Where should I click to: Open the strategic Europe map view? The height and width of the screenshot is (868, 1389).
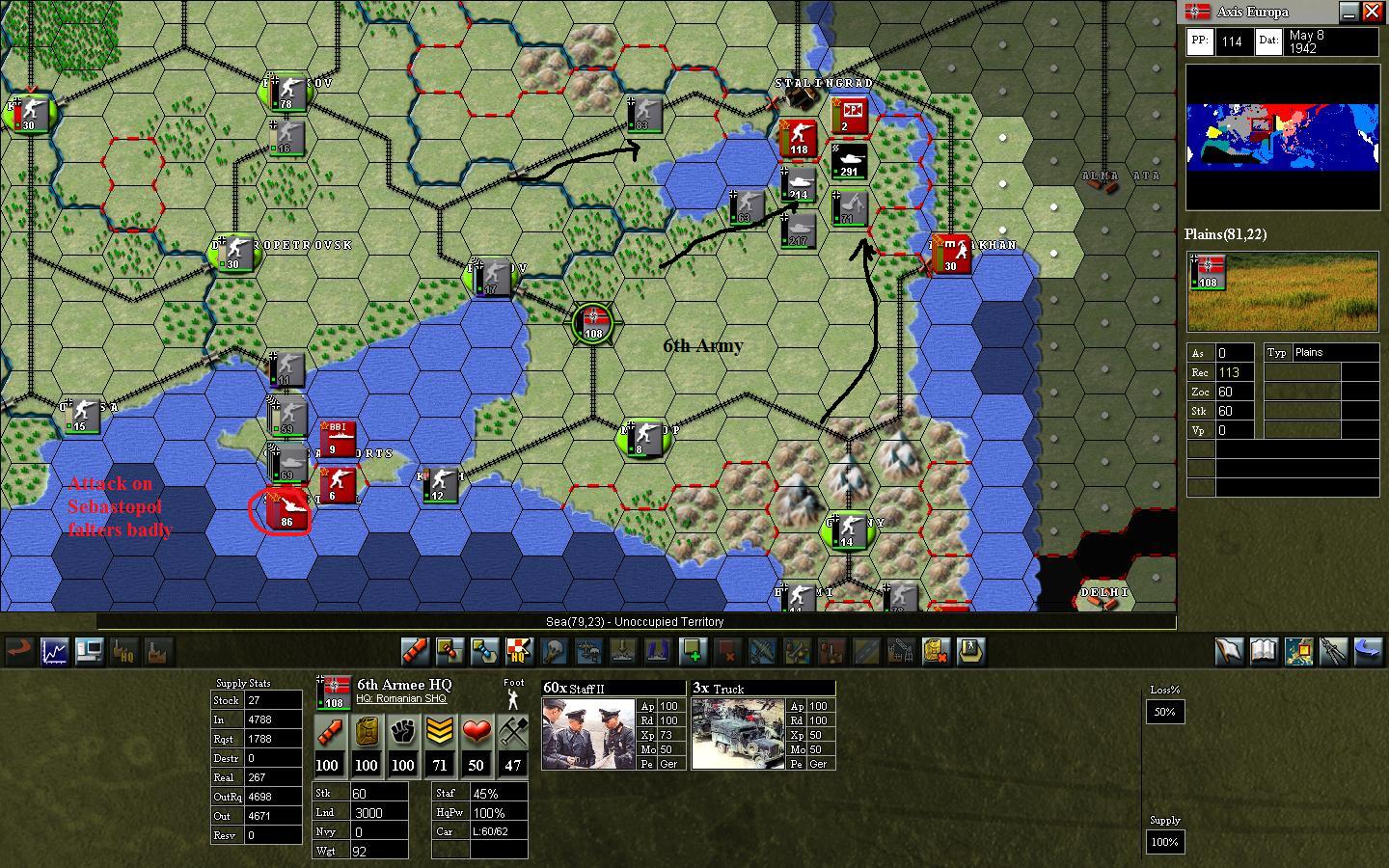(x=1299, y=652)
